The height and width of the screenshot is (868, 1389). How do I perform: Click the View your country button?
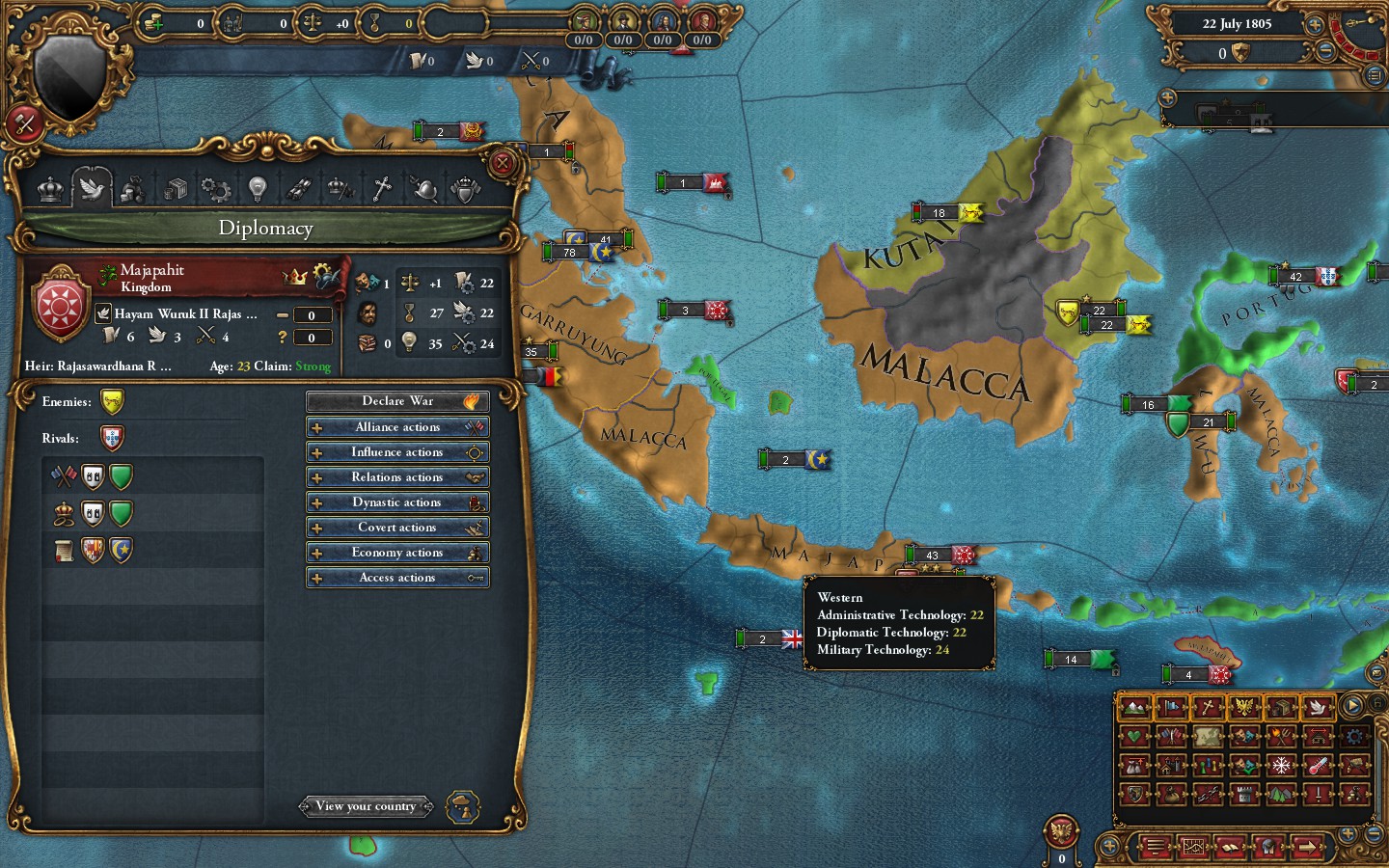(367, 806)
